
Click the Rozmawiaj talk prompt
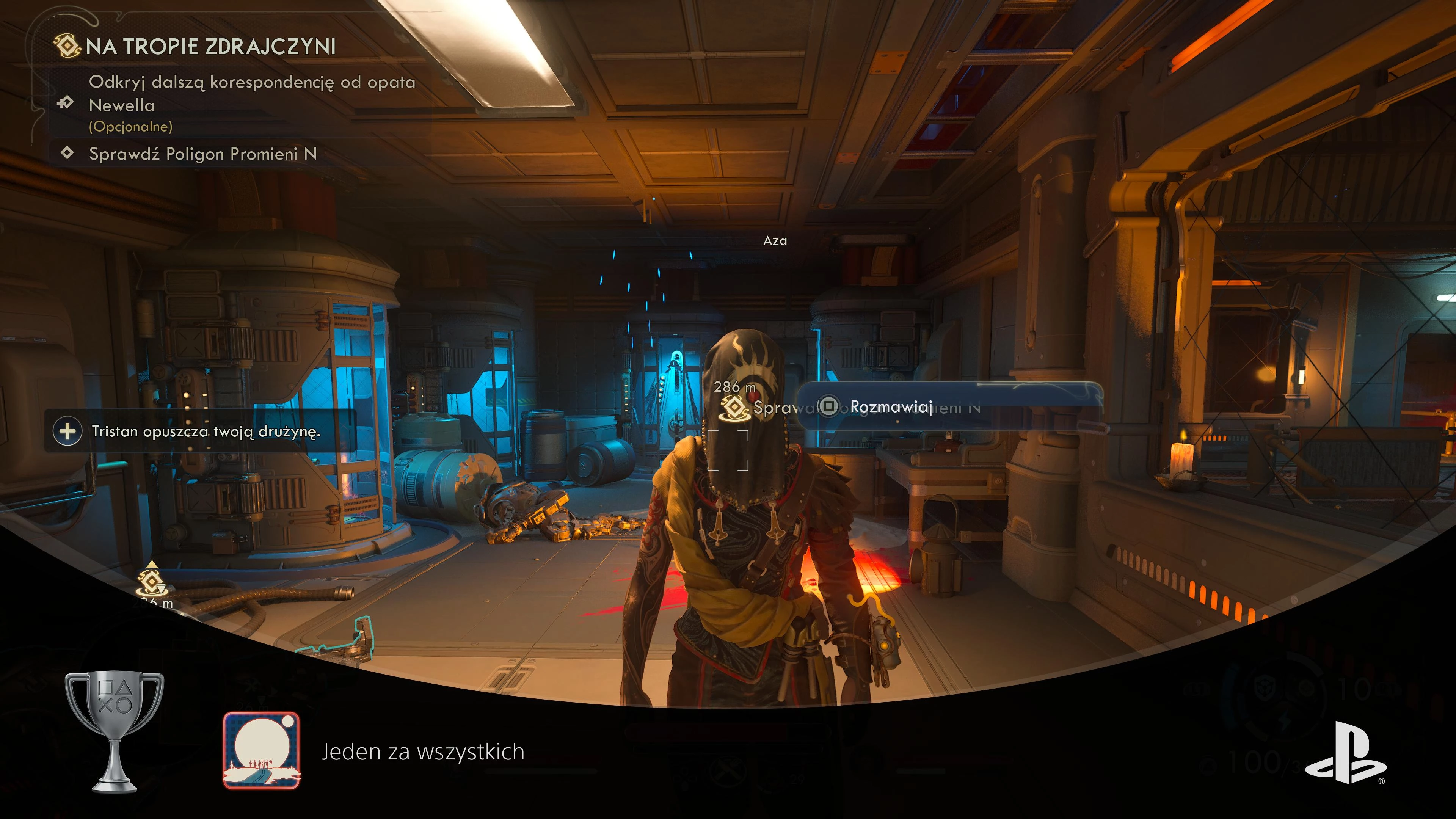tap(890, 406)
